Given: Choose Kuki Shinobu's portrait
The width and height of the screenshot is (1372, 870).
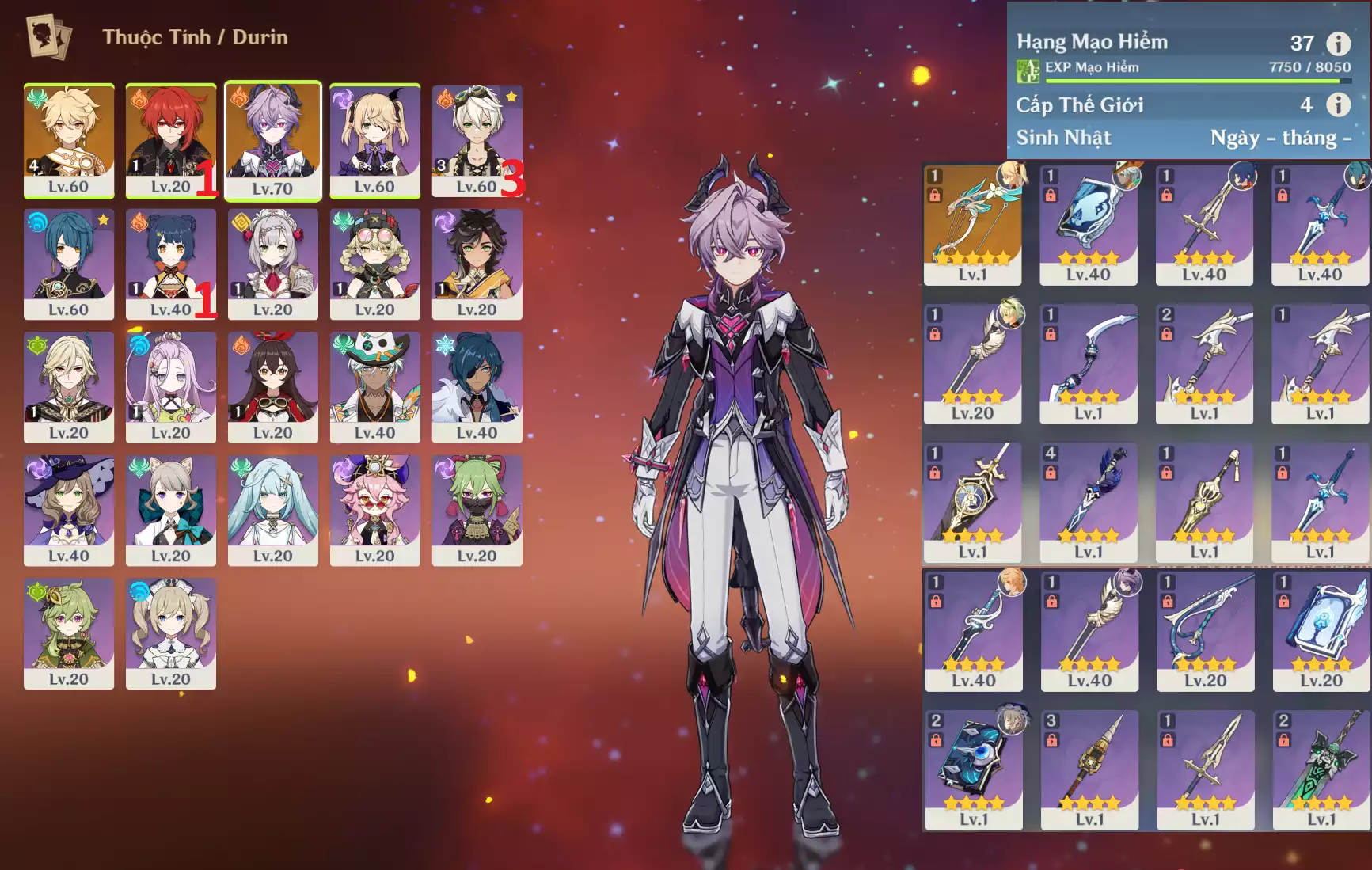Looking at the screenshot, I should (x=477, y=510).
